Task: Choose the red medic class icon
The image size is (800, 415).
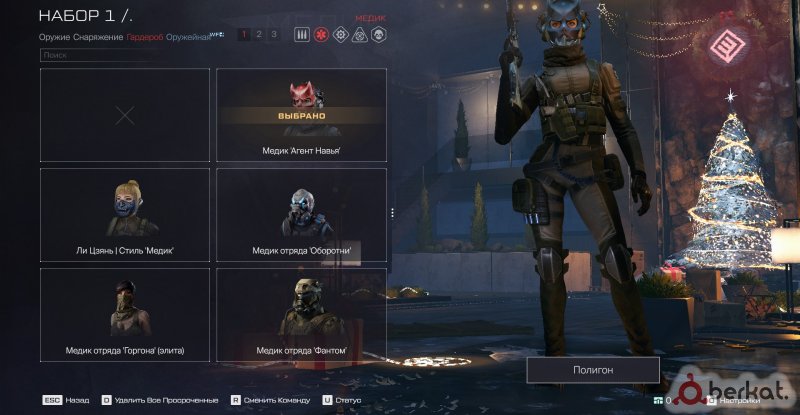Action: 321,34
